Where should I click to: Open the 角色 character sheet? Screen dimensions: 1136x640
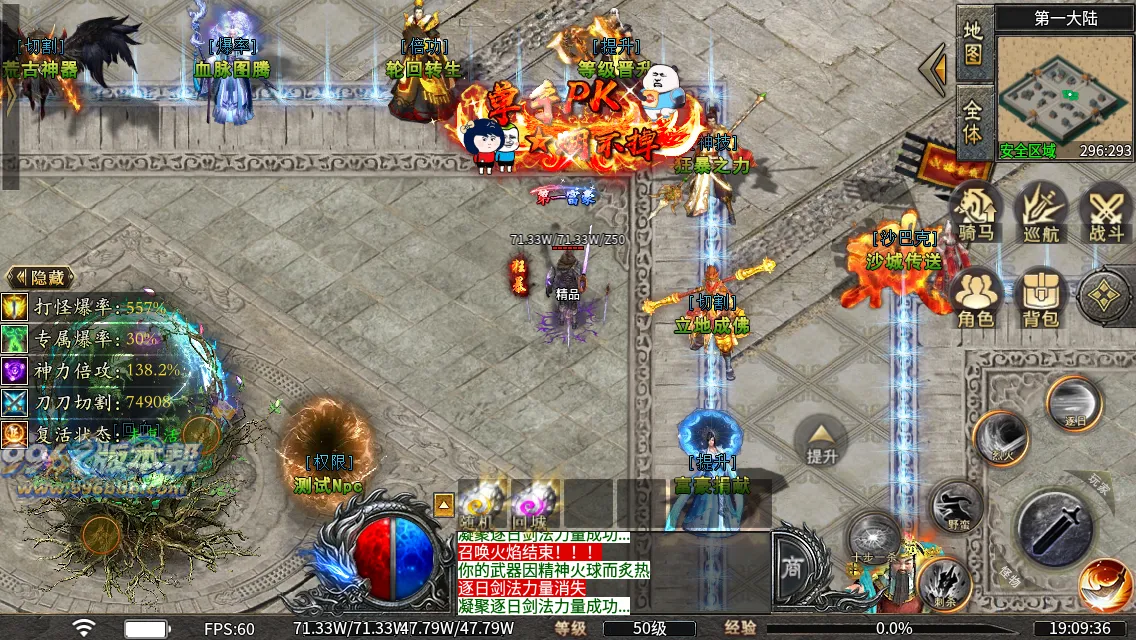click(977, 297)
